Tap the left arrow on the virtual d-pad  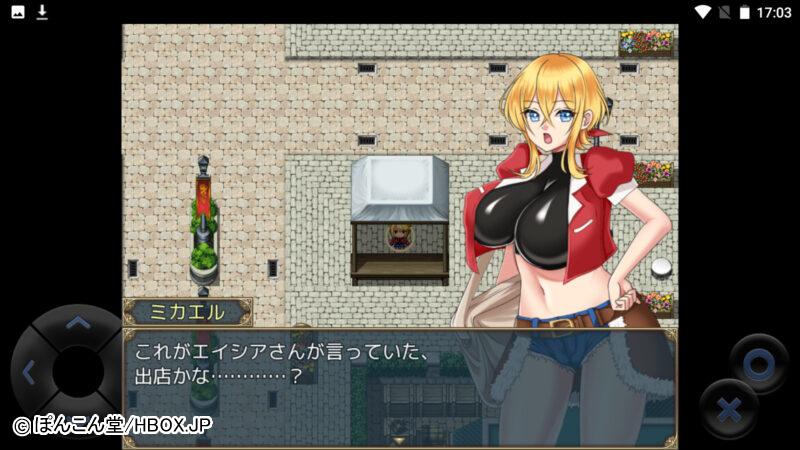pos(28,373)
